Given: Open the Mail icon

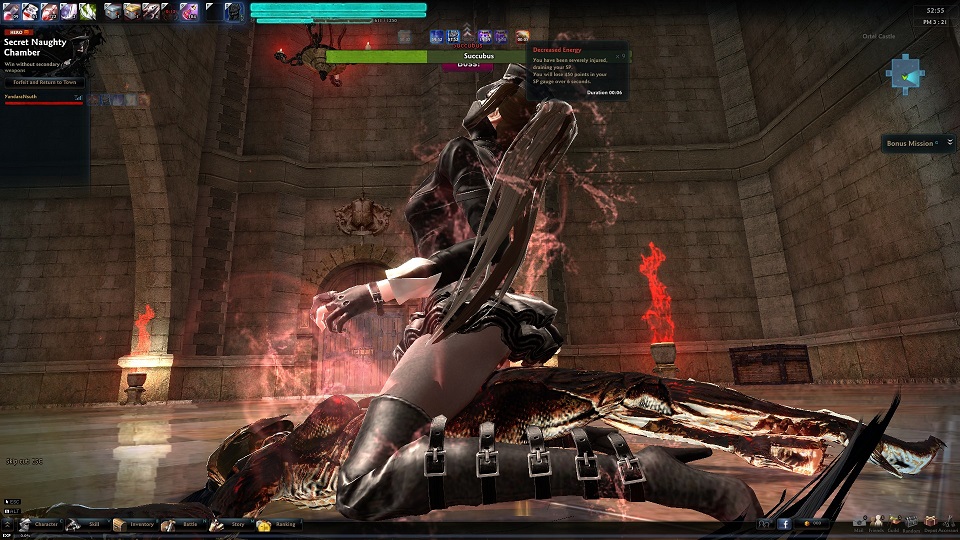Looking at the screenshot, I should [x=860, y=521].
